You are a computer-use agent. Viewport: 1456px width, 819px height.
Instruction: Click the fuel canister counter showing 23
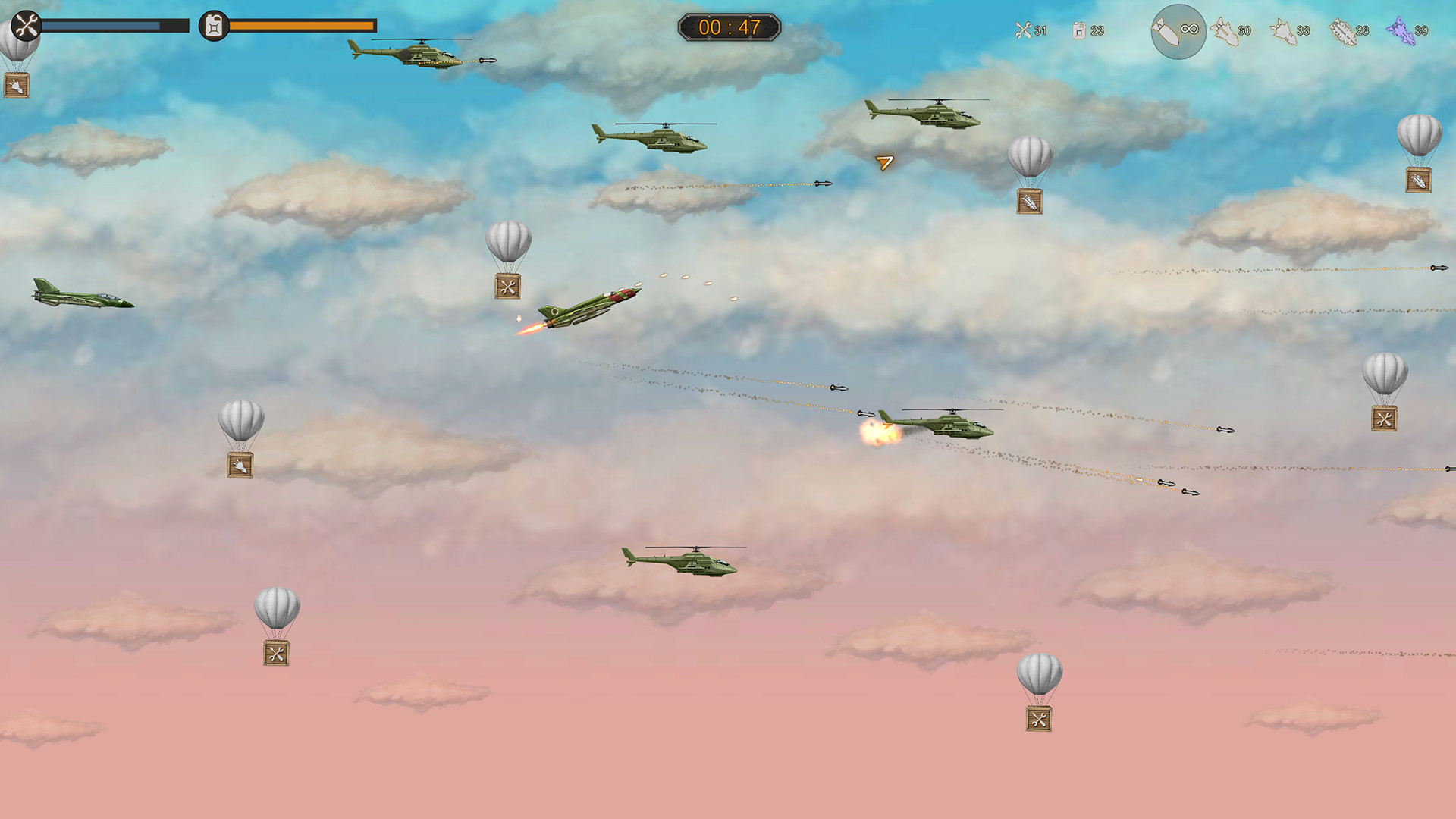[x=1084, y=30]
